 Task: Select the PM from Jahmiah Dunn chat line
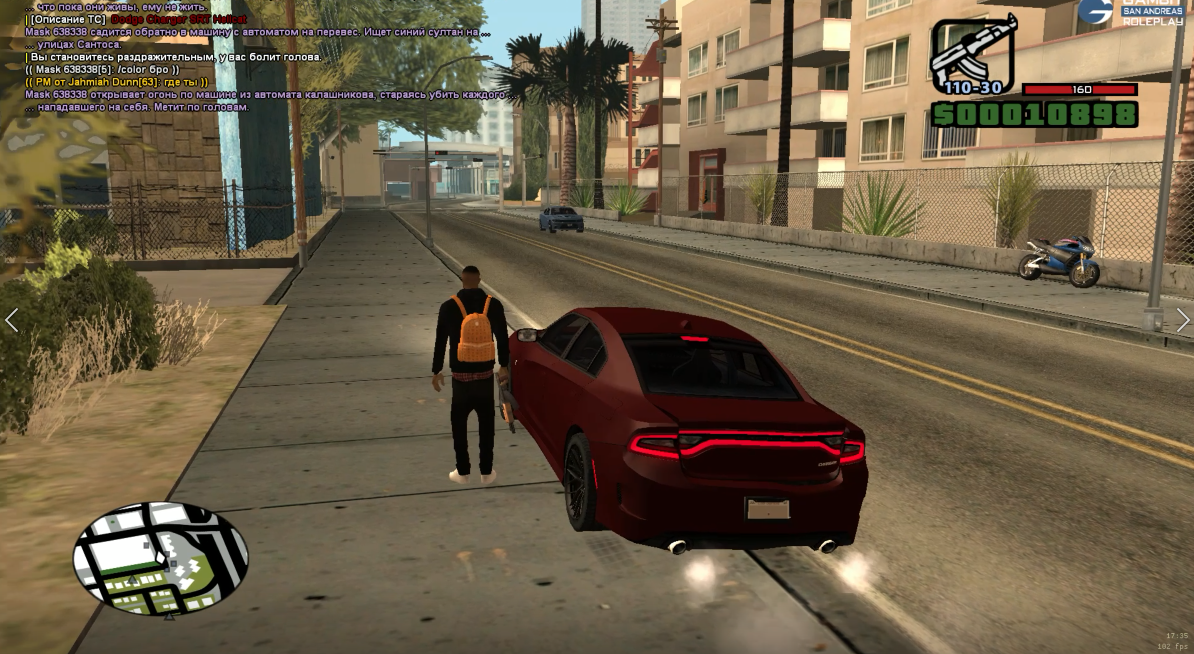[x=116, y=82]
